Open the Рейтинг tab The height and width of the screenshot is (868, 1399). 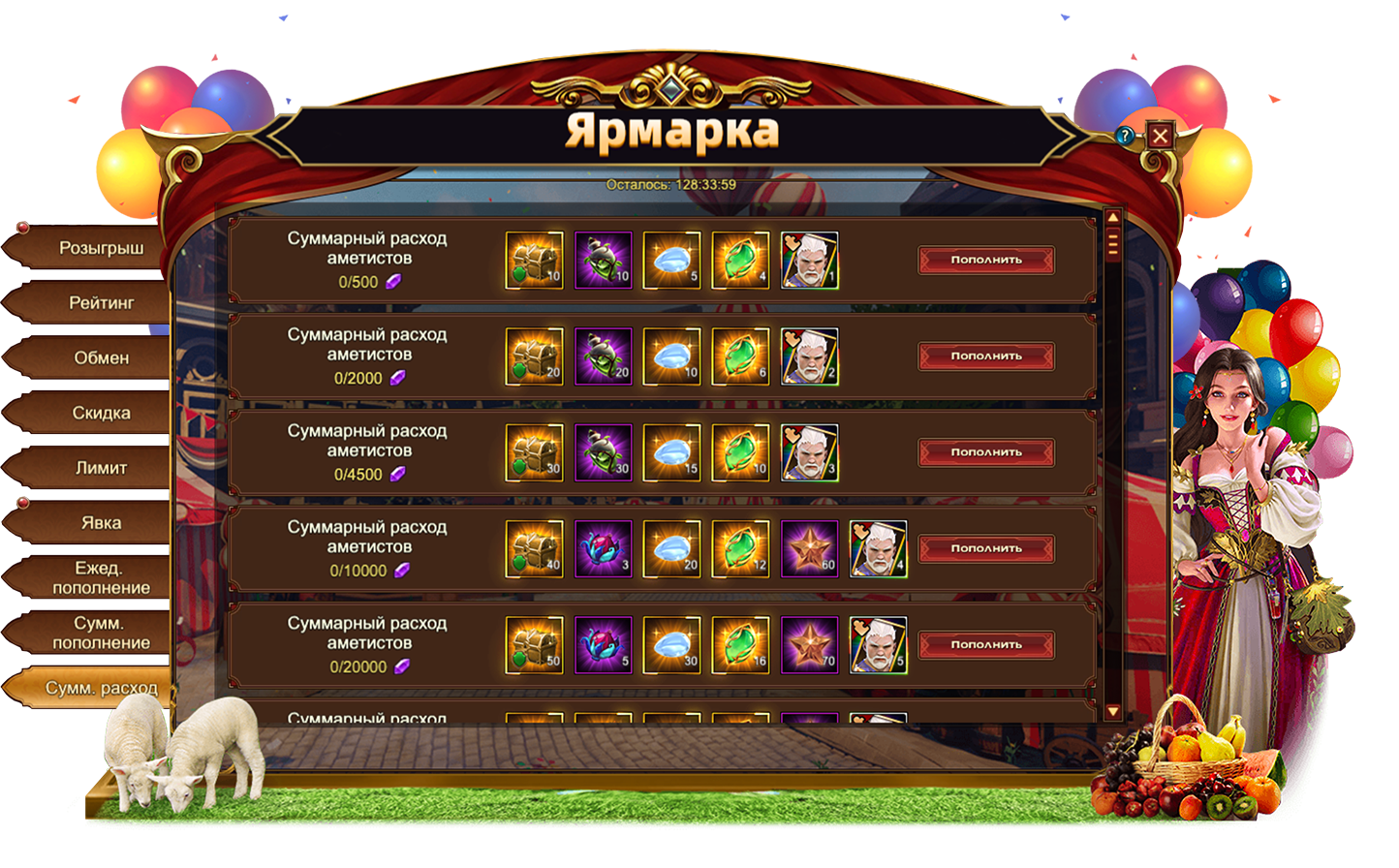(100, 303)
